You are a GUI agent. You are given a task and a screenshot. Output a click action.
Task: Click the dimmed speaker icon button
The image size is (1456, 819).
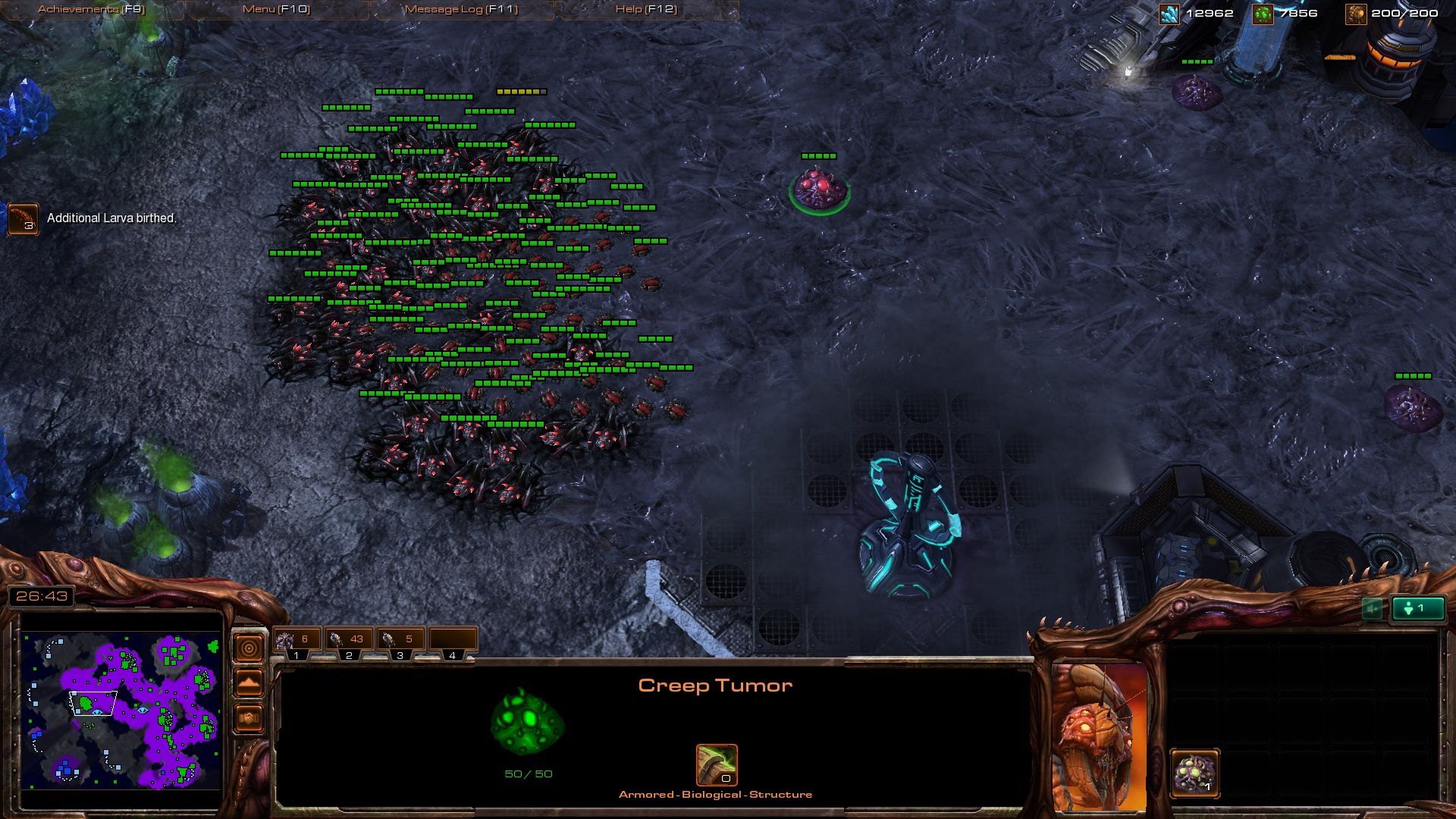(x=1372, y=608)
